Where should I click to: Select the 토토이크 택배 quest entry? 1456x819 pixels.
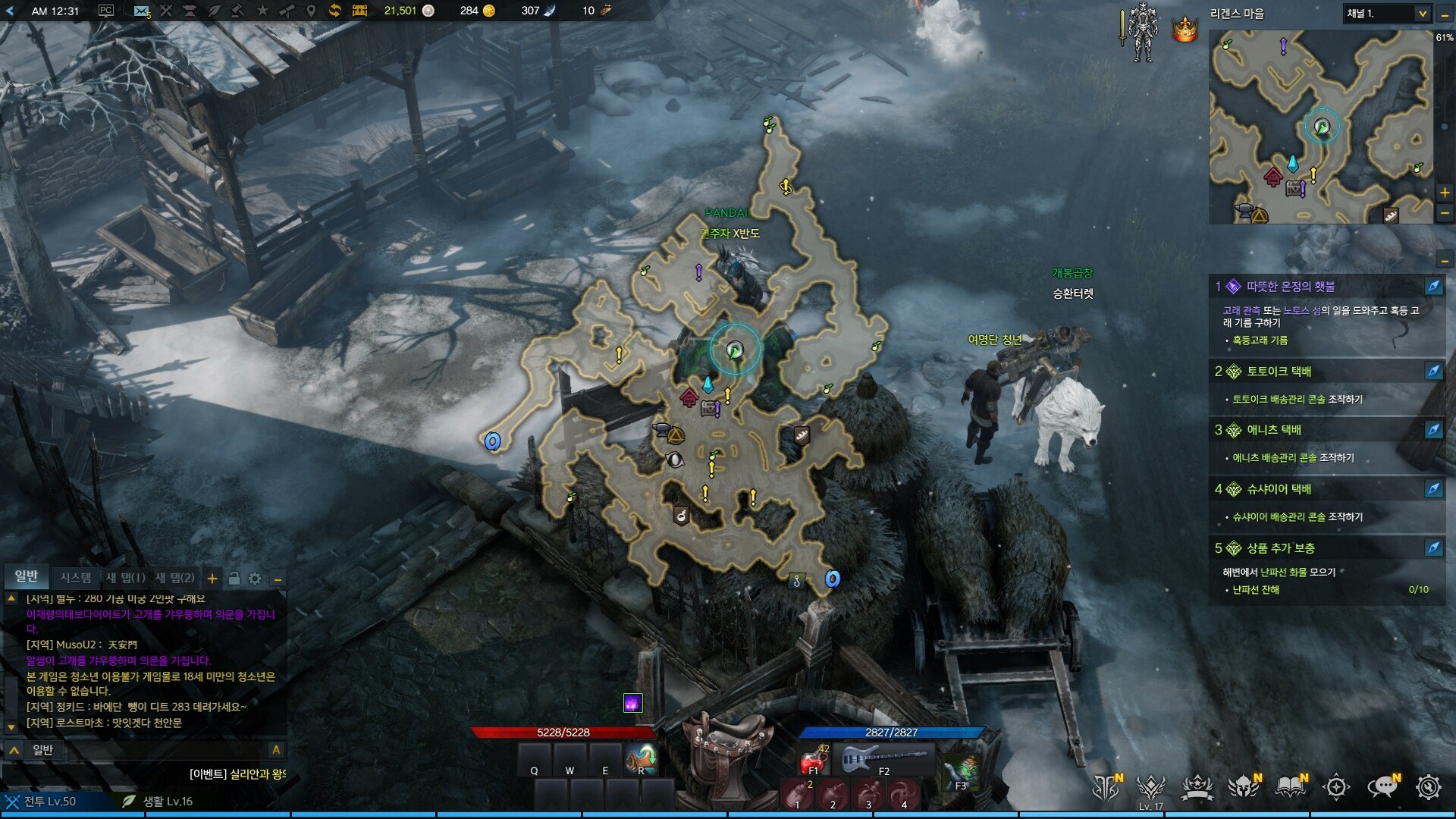[1279, 371]
